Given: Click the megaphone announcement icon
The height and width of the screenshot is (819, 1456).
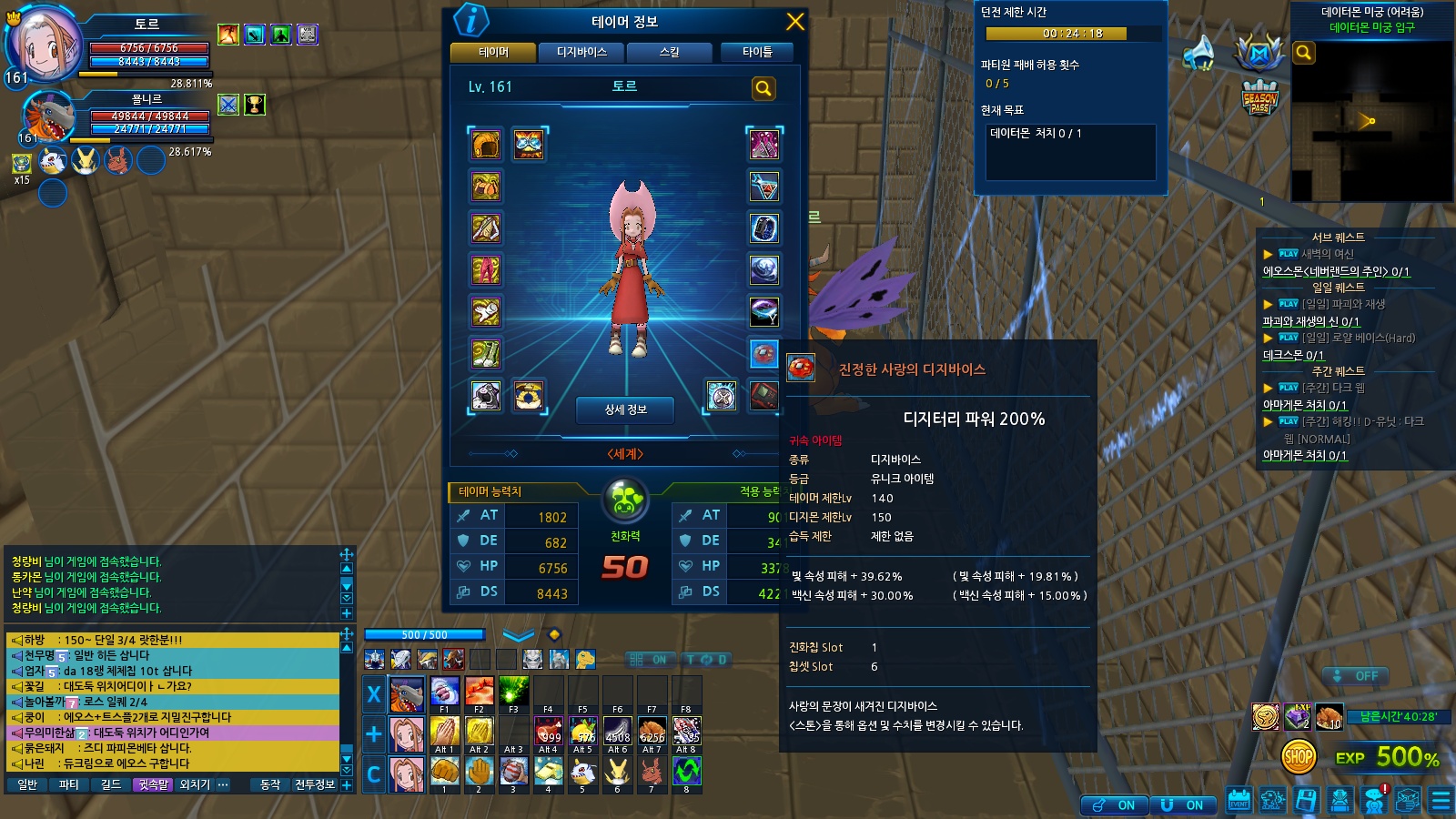Looking at the screenshot, I should (x=1198, y=54).
